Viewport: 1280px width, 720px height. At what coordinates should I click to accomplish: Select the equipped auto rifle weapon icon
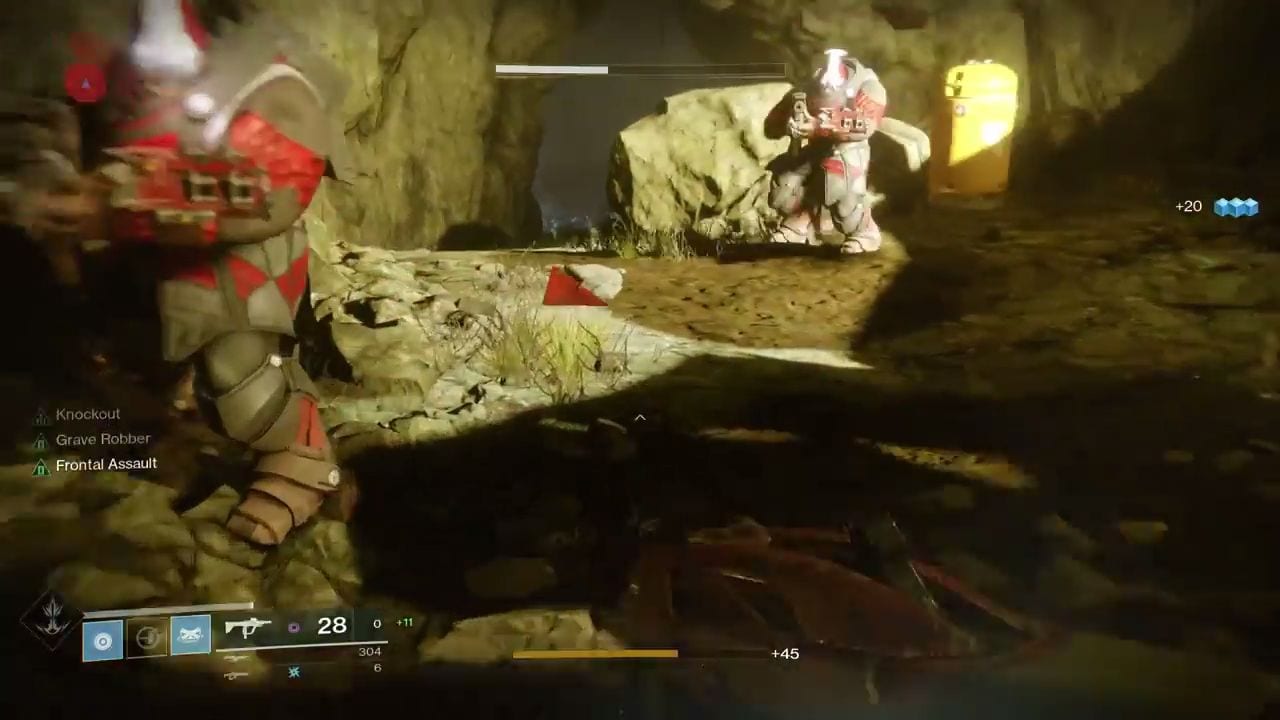[248, 627]
